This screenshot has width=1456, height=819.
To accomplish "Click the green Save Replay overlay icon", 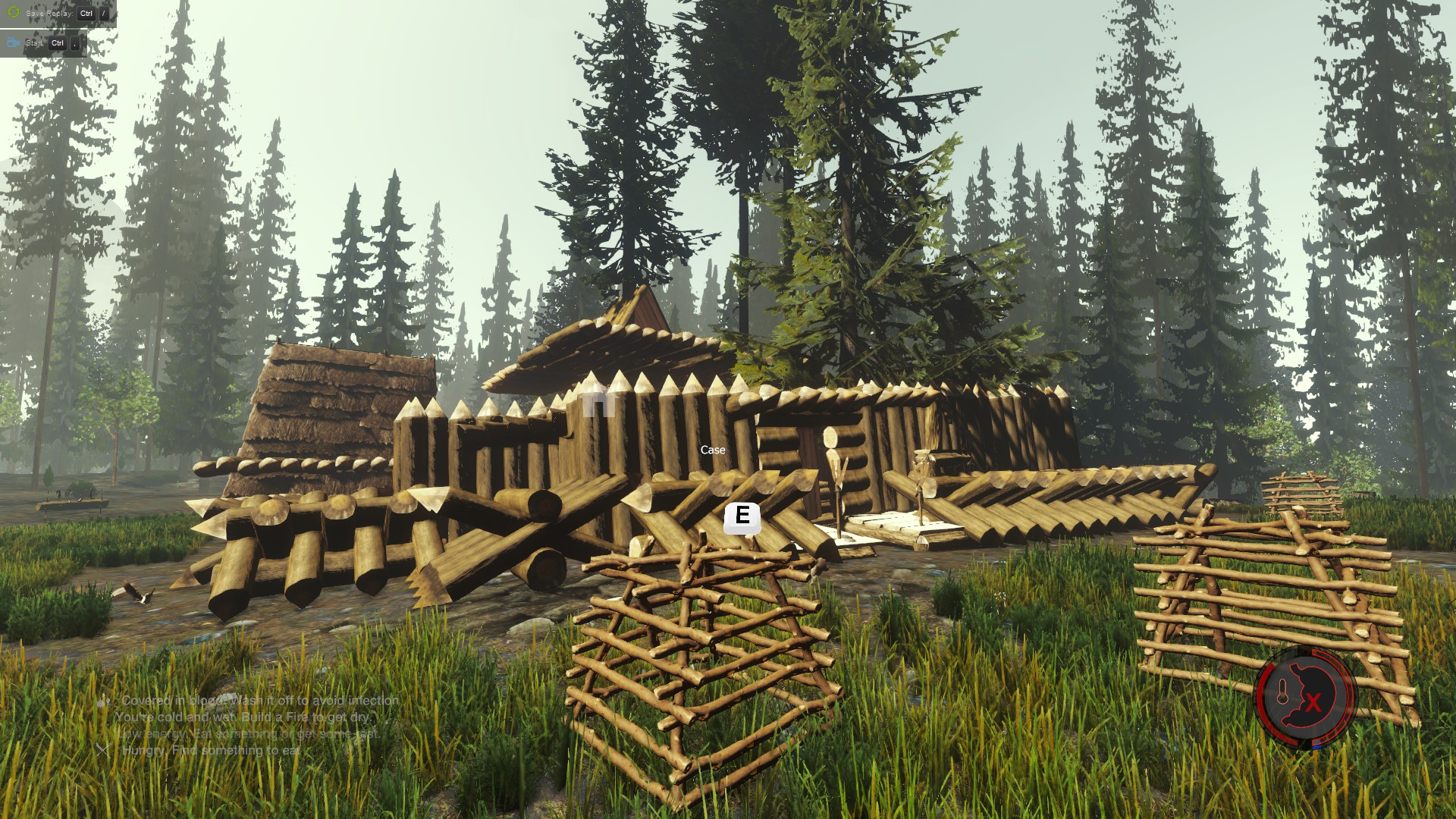I will point(13,13).
